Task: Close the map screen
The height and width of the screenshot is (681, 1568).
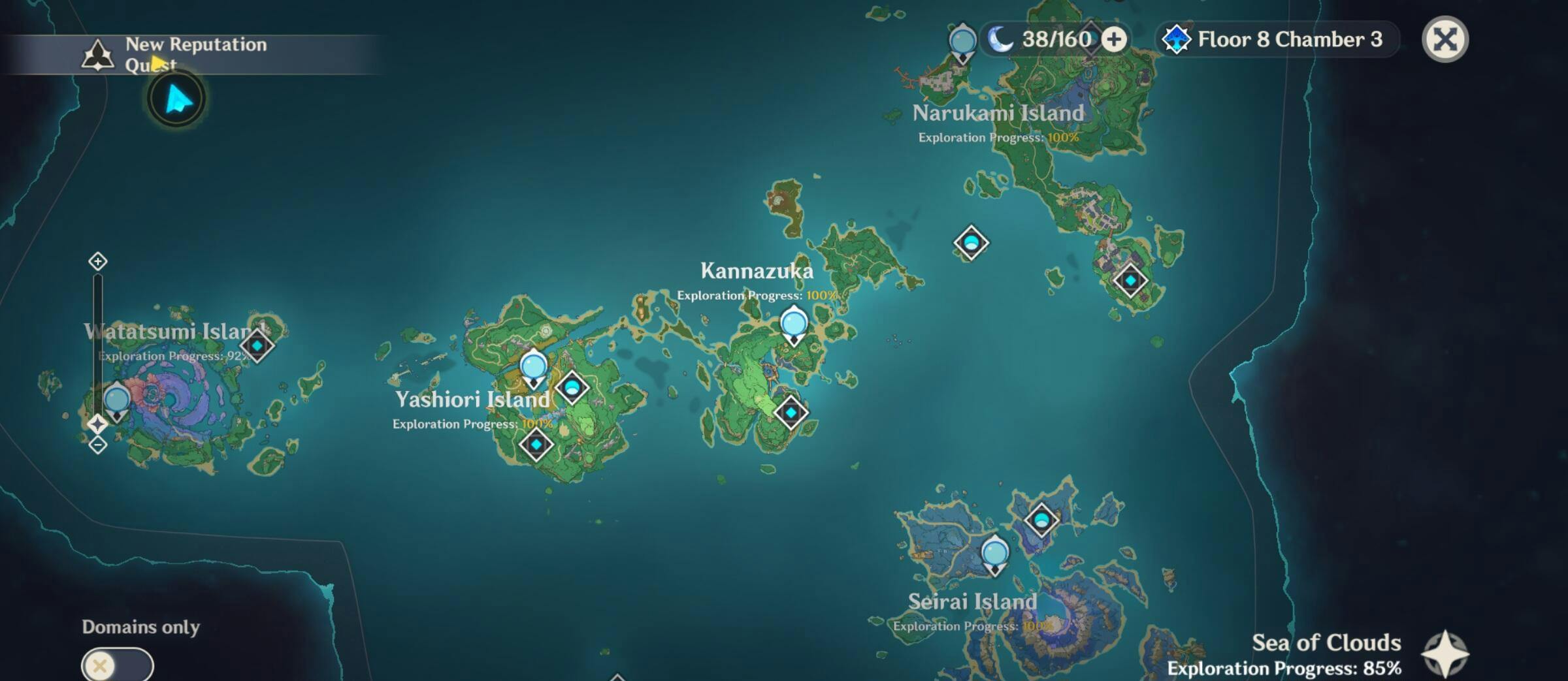Action: (1445, 39)
